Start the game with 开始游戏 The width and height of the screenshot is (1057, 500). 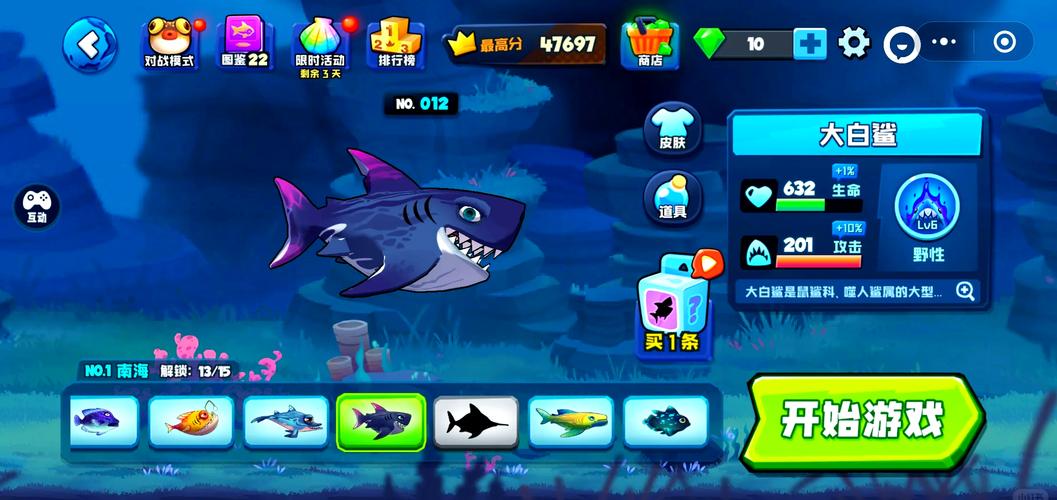pyautogui.click(x=862, y=421)
